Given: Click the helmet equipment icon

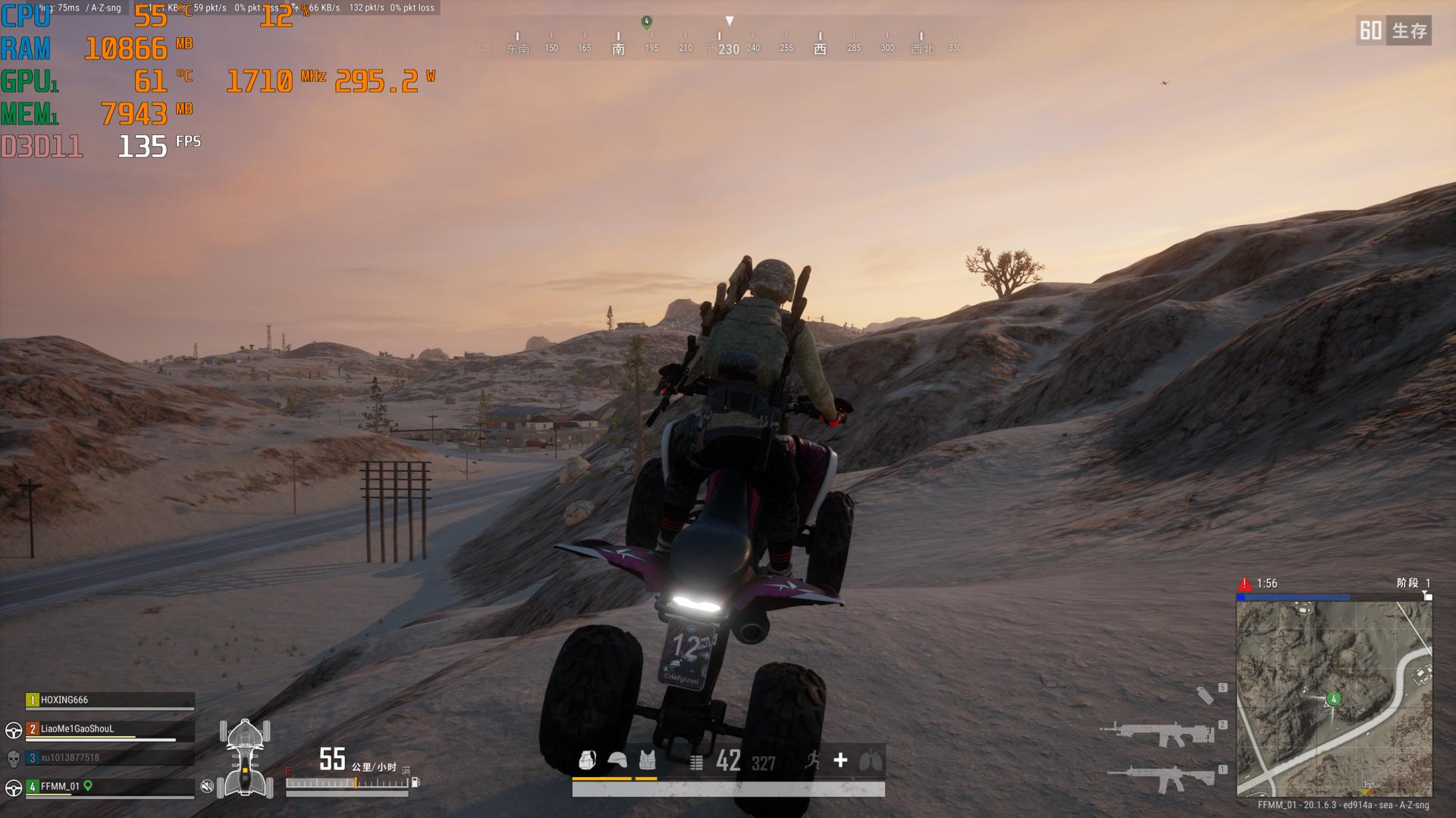Looking at the screenshot, I should pyautogui.click(x=617, y=760).
